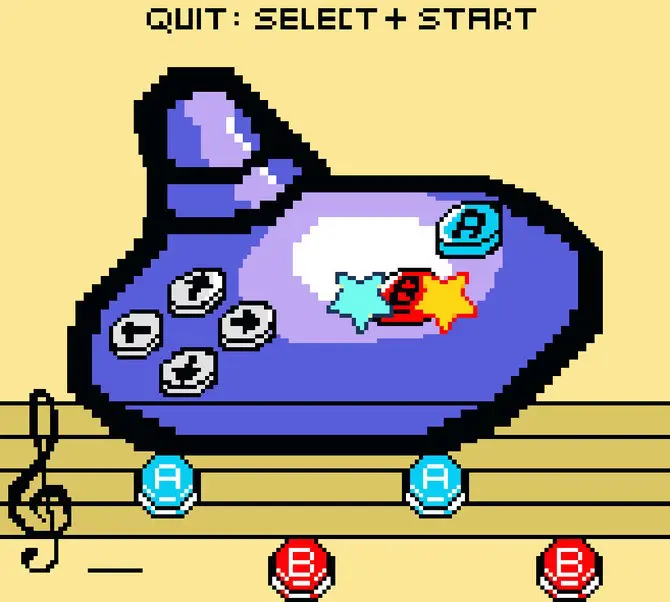Click the blue A button on the ocarina
The image size is (670, 602).
(465, 228)
